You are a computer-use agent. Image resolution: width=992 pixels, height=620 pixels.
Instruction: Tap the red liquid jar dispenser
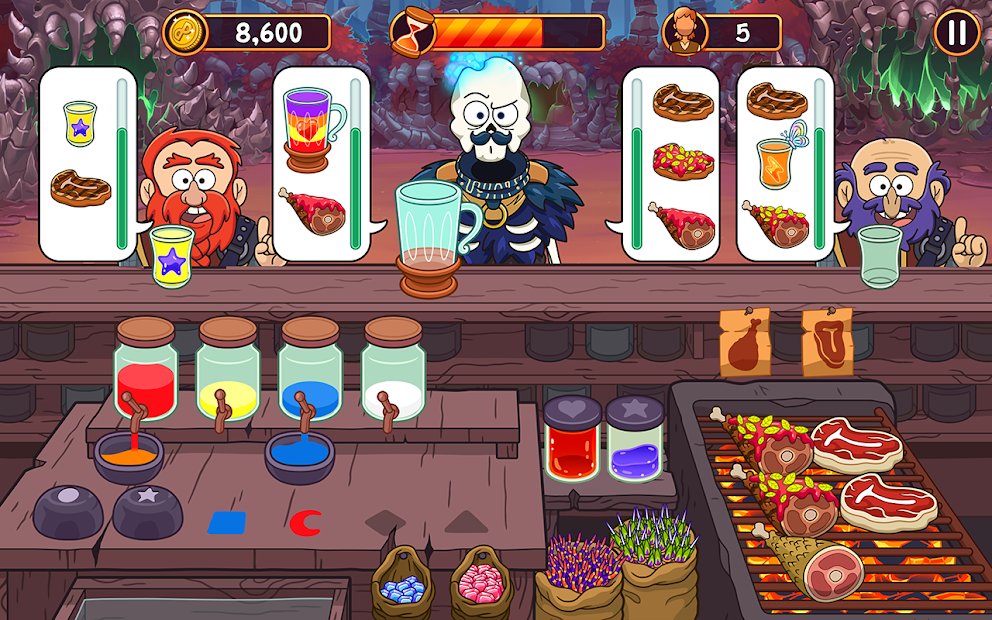pos(145,368)
